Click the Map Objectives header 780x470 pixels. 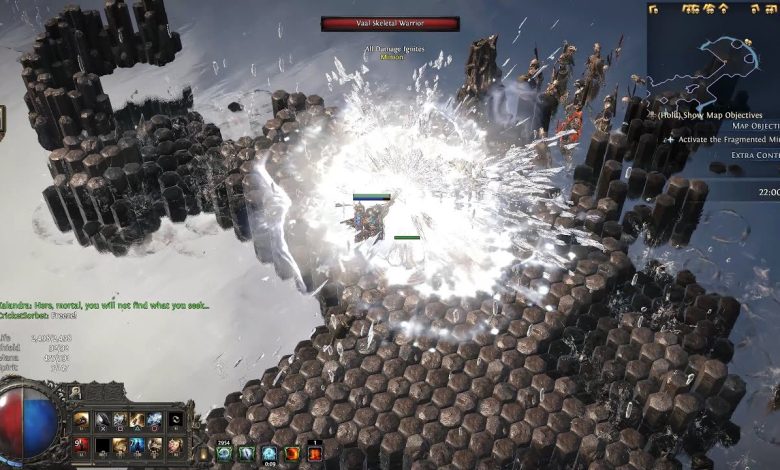(756, 127)
